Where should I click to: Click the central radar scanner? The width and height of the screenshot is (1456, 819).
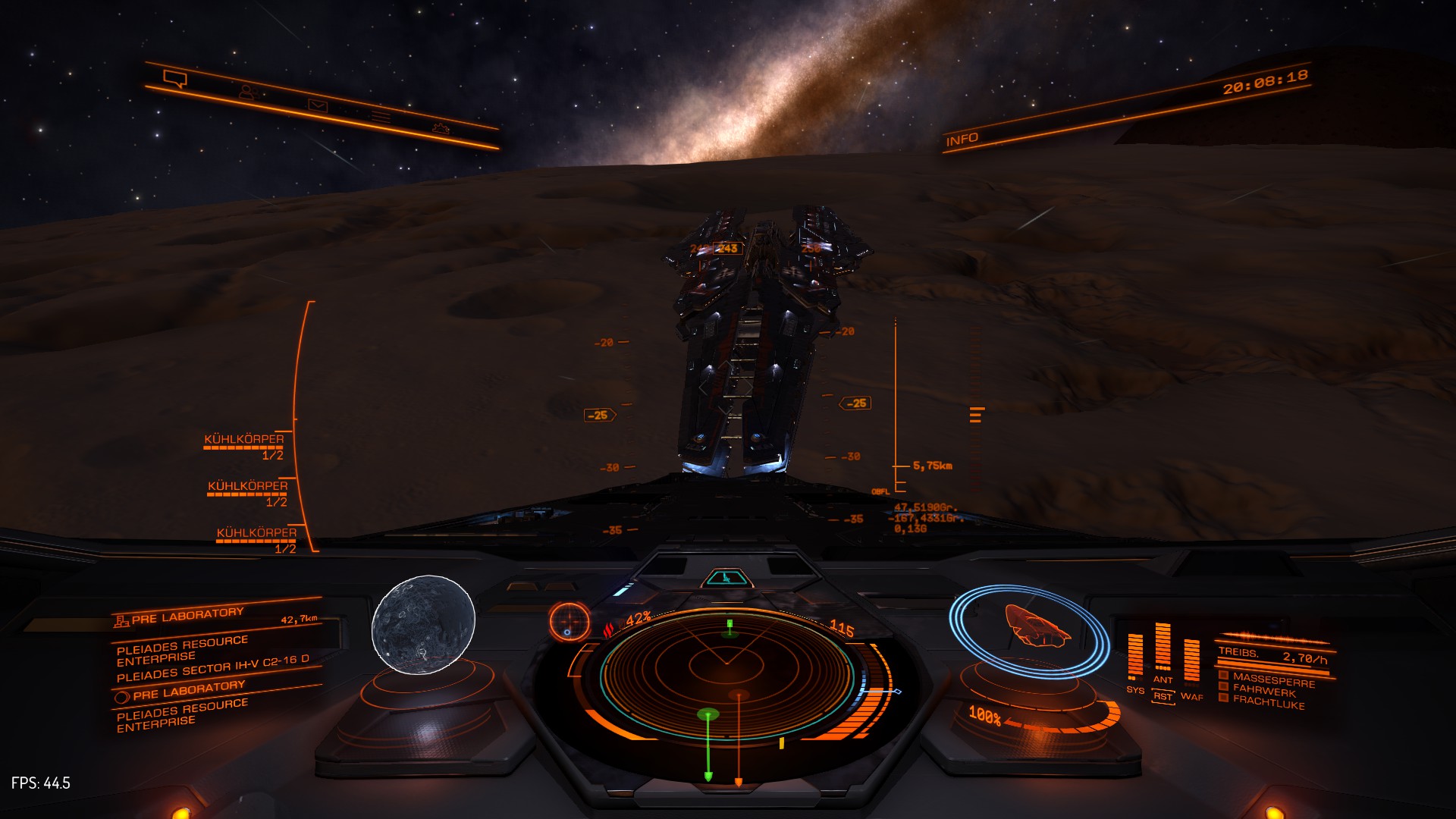pos(726,673)
